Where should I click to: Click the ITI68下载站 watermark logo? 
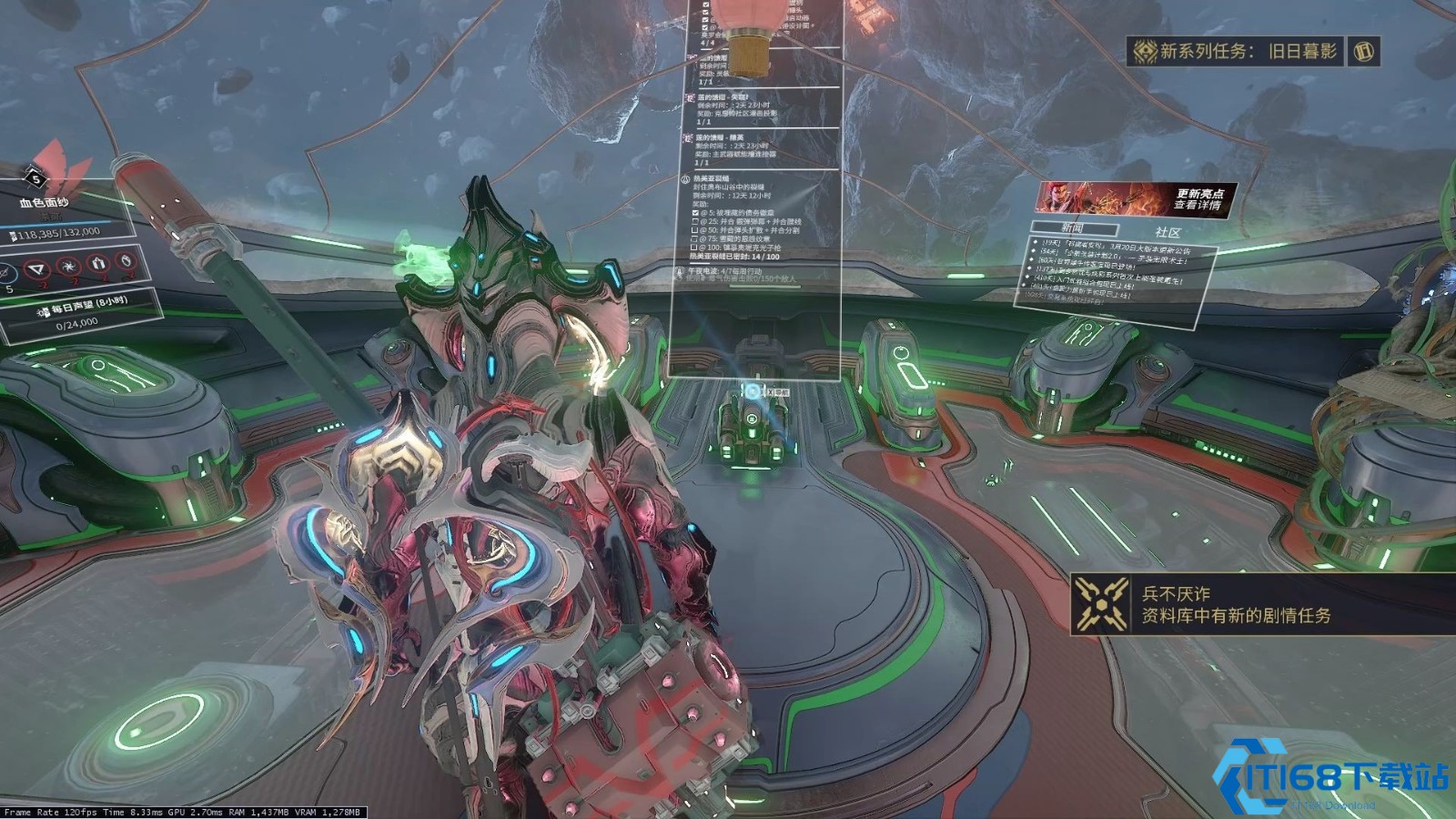pyautogui.click(x=1333, y=778)
